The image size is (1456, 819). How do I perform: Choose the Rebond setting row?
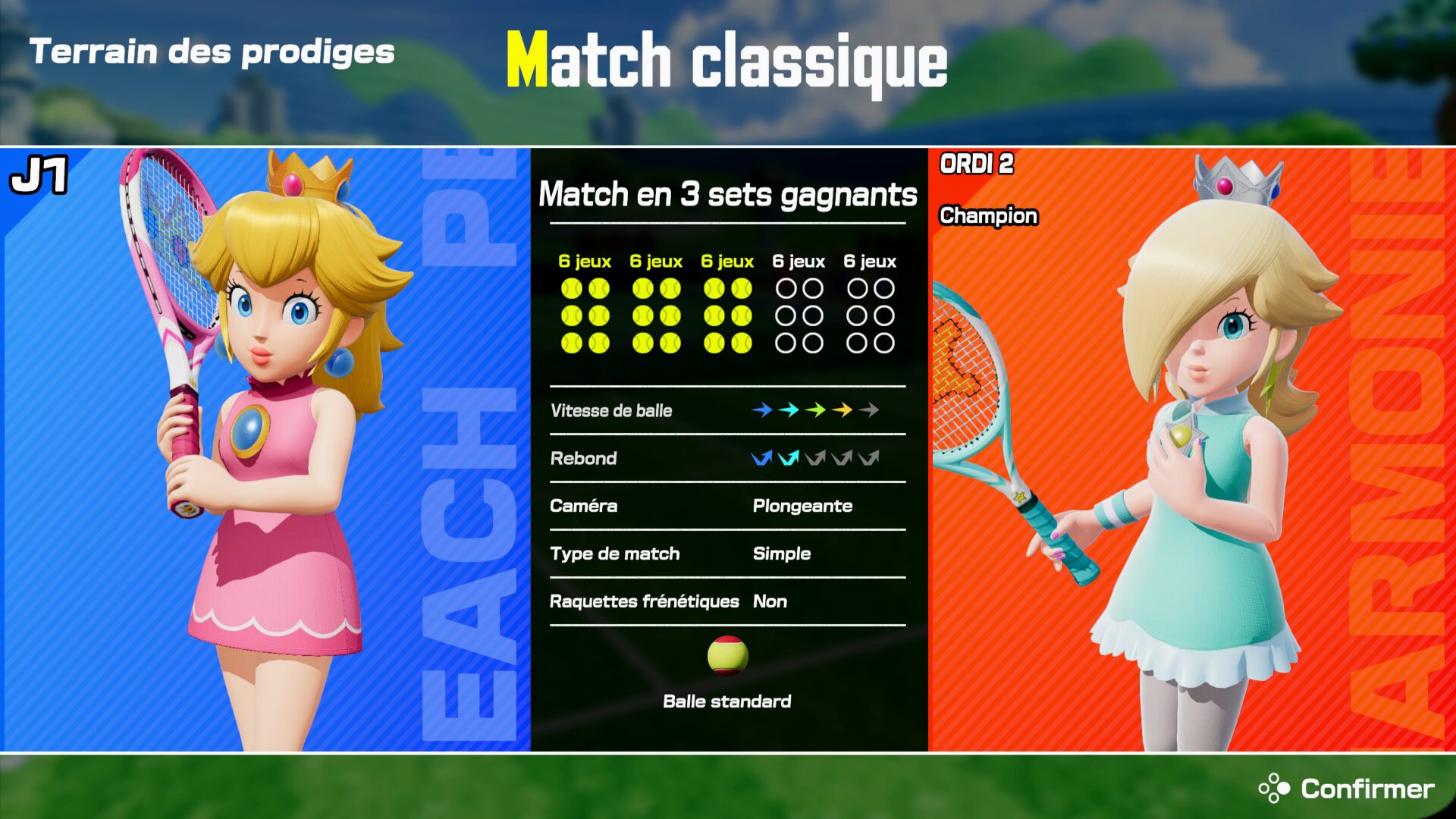(727, 458)
